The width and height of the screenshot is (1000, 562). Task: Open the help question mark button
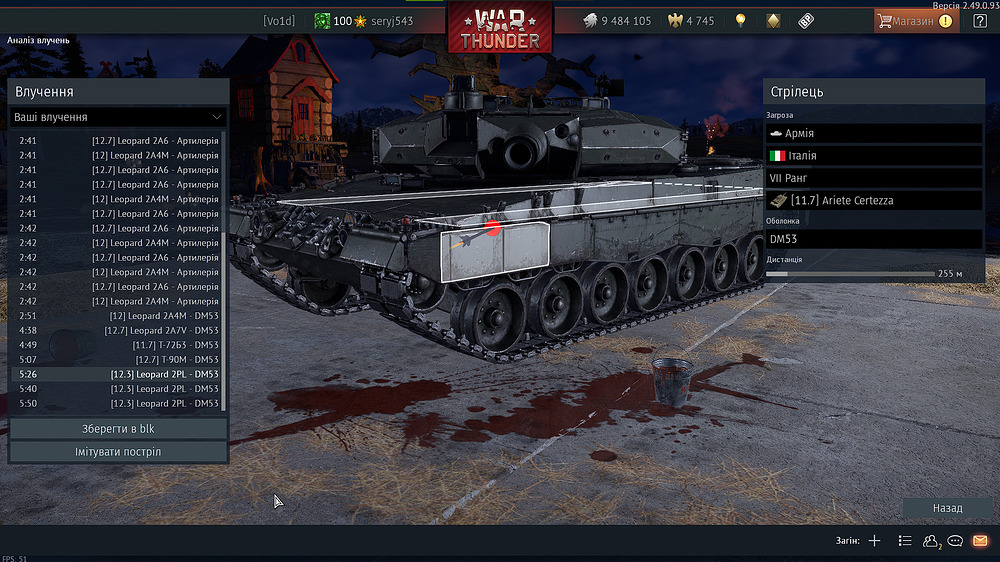(980, 20)
